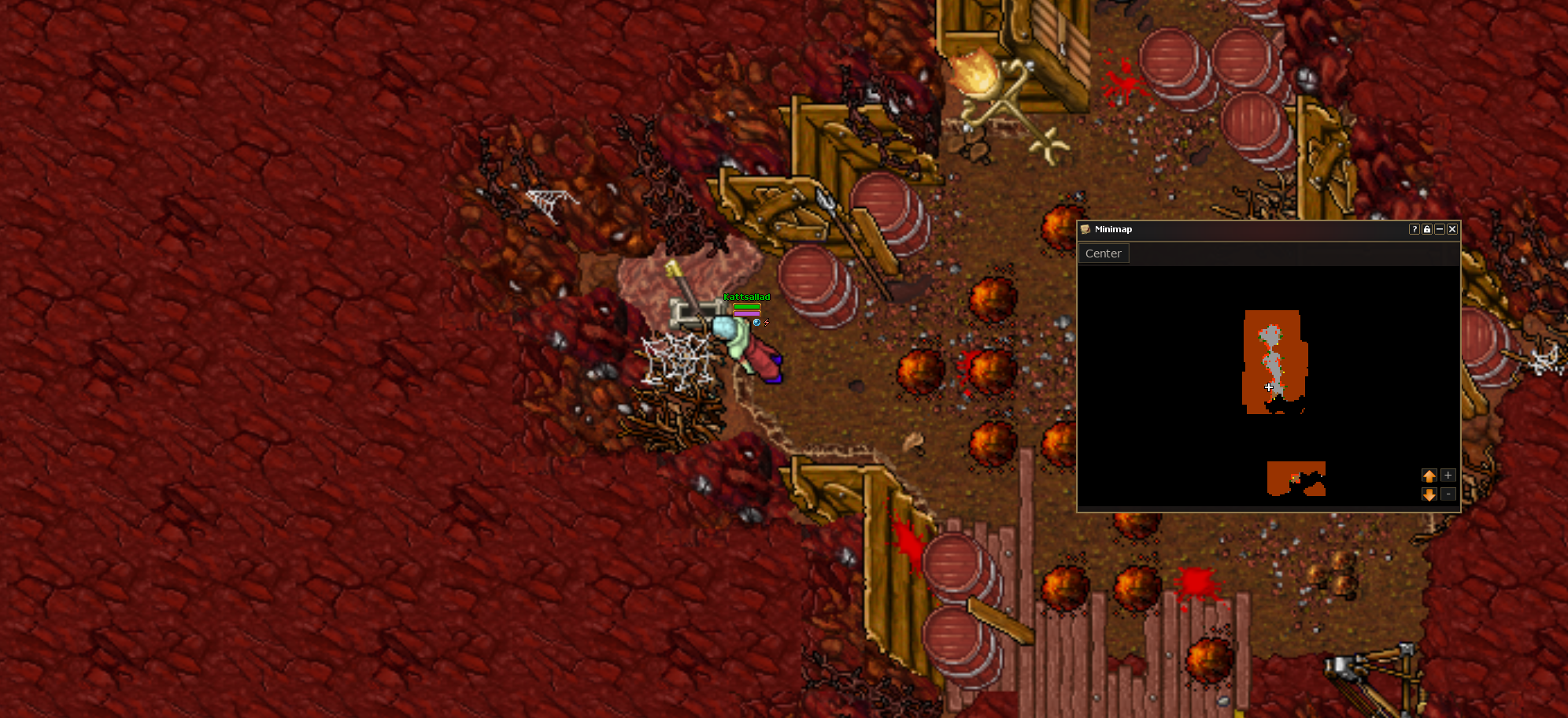Zoom out the minimap with the minus button

(1448, 494)
